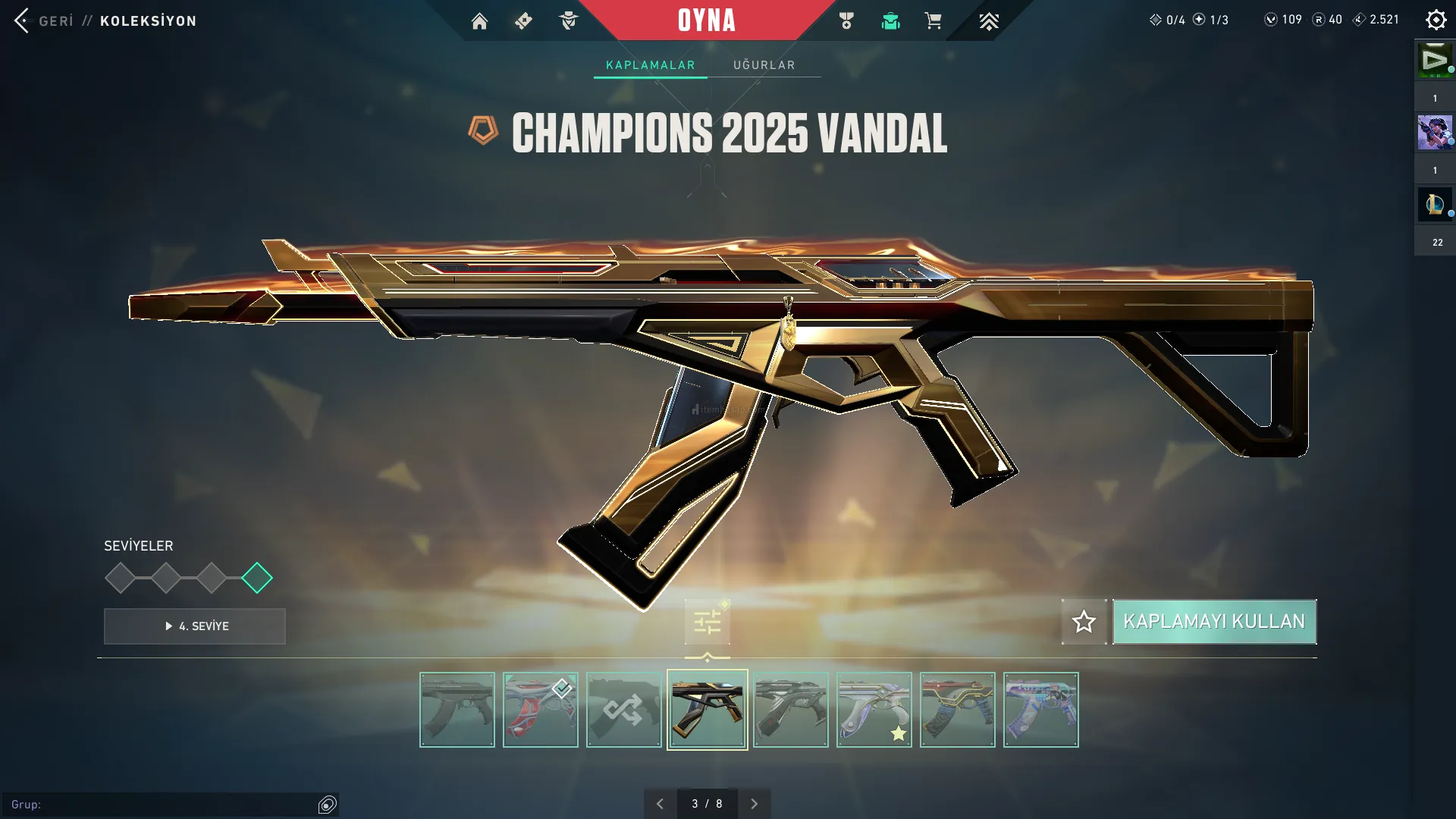Switch to the Uğurlar tab
This screenshot has width=1456, height=819.
coord(764,65)
